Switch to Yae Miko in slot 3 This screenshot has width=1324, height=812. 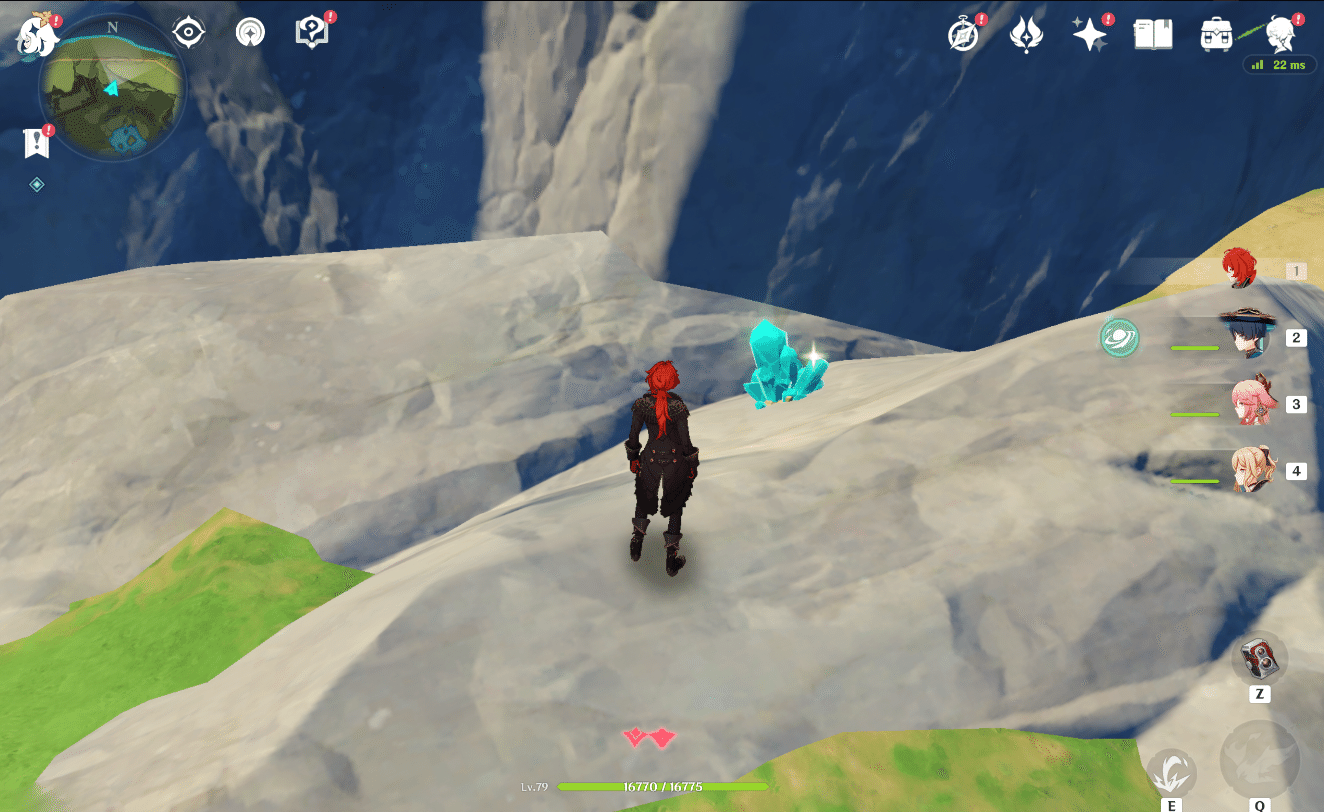point(1240,403)
